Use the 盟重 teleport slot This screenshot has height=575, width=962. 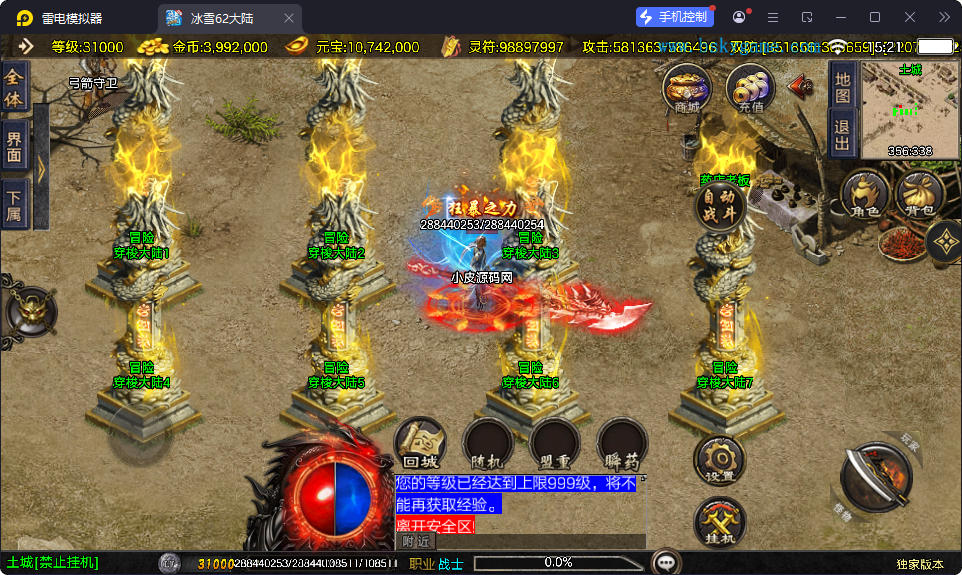click(x=555, y=443)
